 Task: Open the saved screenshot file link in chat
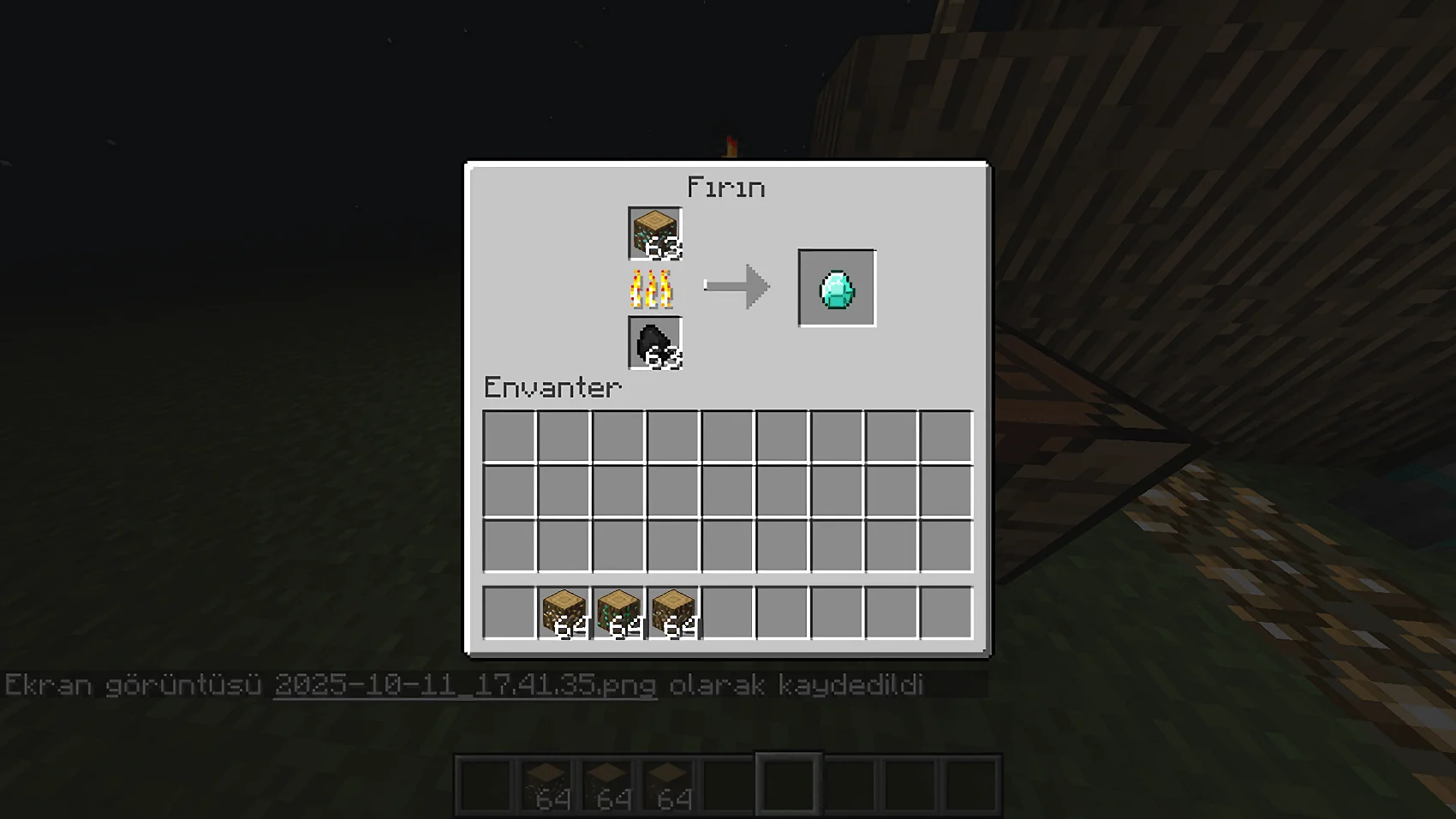tap(465, 685)
